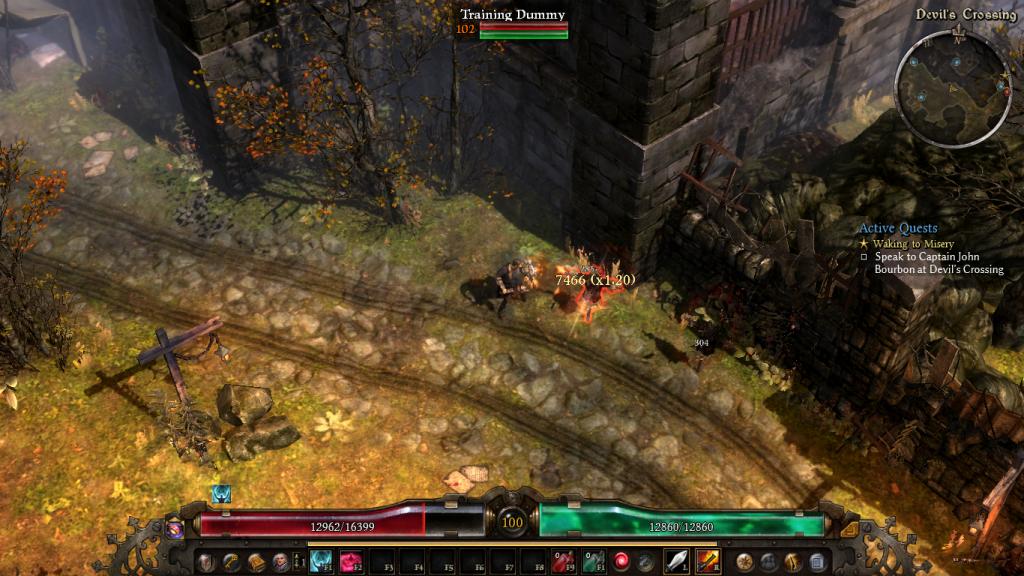The height and width of the screenshot is (576, 1024).
Task: Select the Waking to Misery quest
Action: (x=911, y=244)
